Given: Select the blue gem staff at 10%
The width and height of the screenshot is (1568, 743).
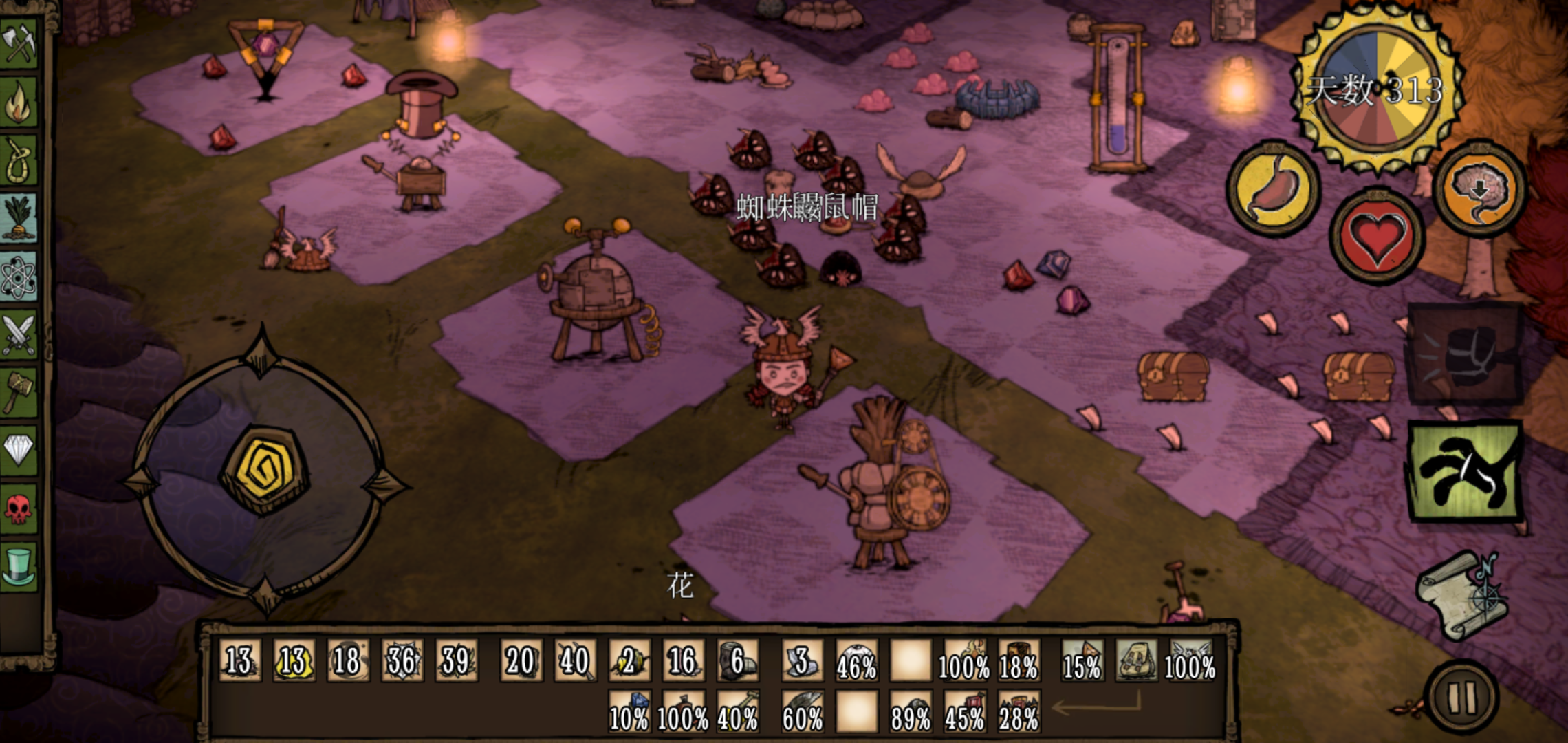Looking at the screenshot, I should pyautogui.click(x=629, y=712).
